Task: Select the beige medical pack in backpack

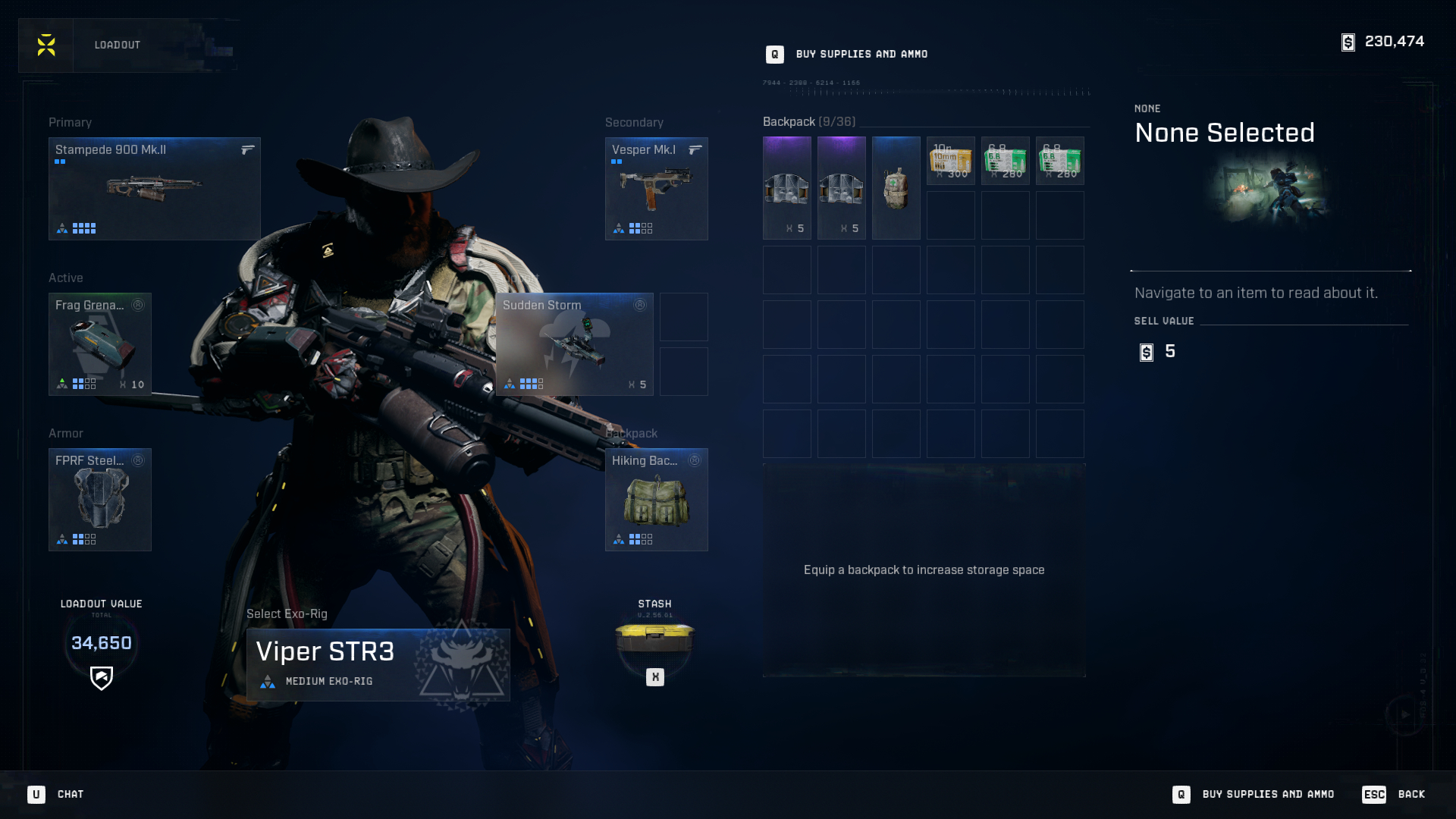Action: [896, 187]
